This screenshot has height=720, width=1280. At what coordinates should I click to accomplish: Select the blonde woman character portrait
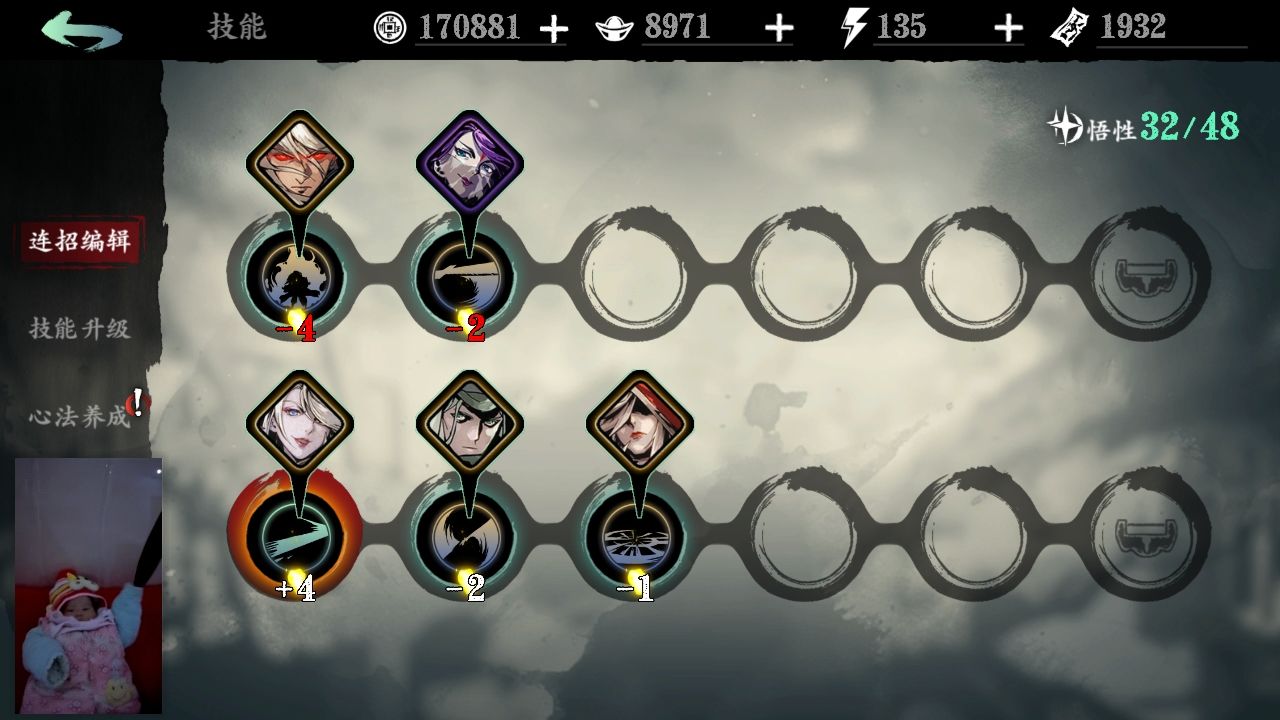click(x=299, y=420)
